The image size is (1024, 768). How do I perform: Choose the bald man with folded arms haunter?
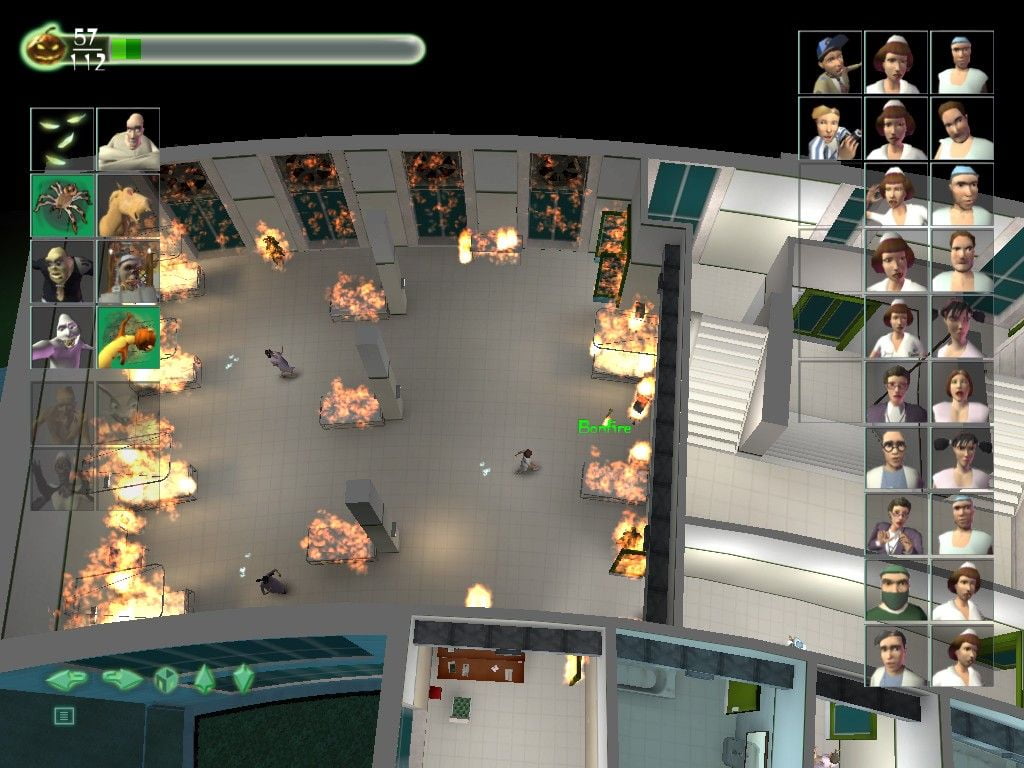tap(128, 140)
